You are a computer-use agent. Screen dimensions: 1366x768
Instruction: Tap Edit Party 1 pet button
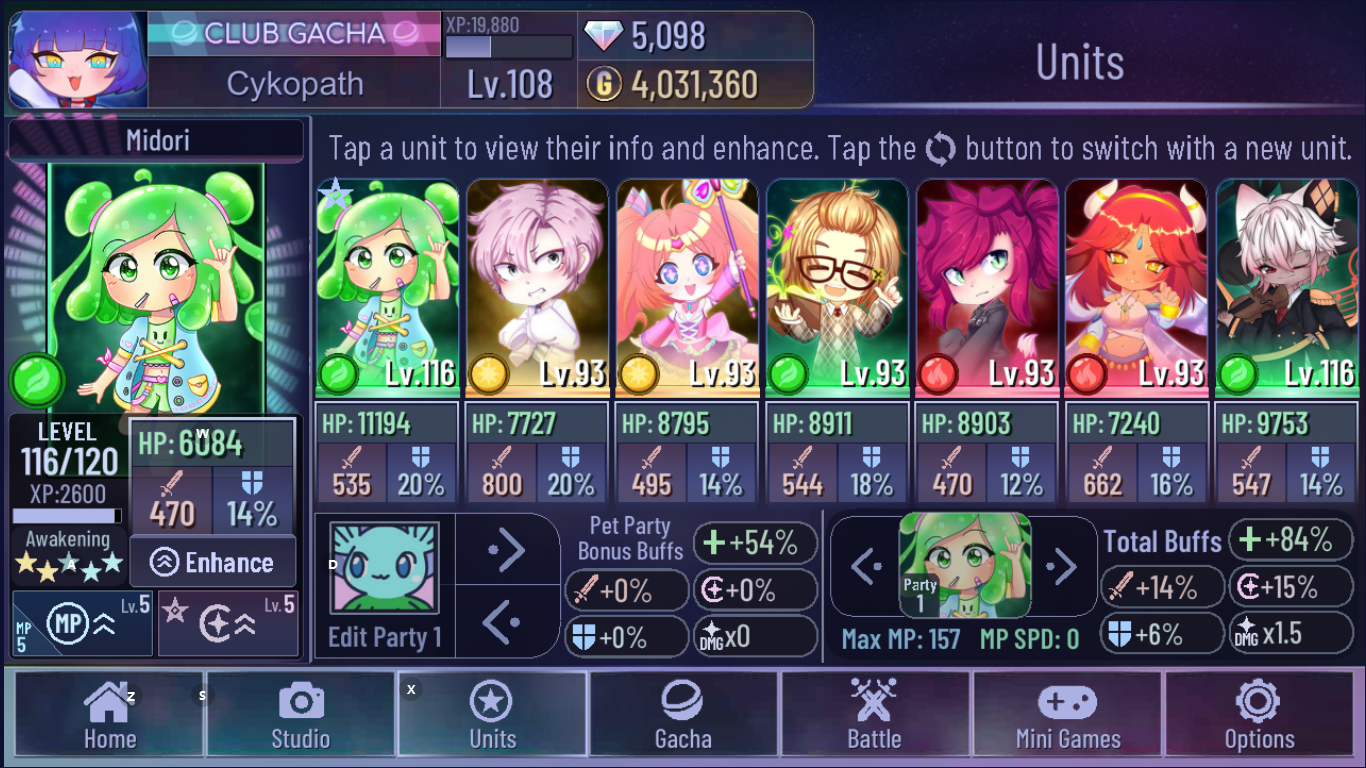(x=385, y=585)
